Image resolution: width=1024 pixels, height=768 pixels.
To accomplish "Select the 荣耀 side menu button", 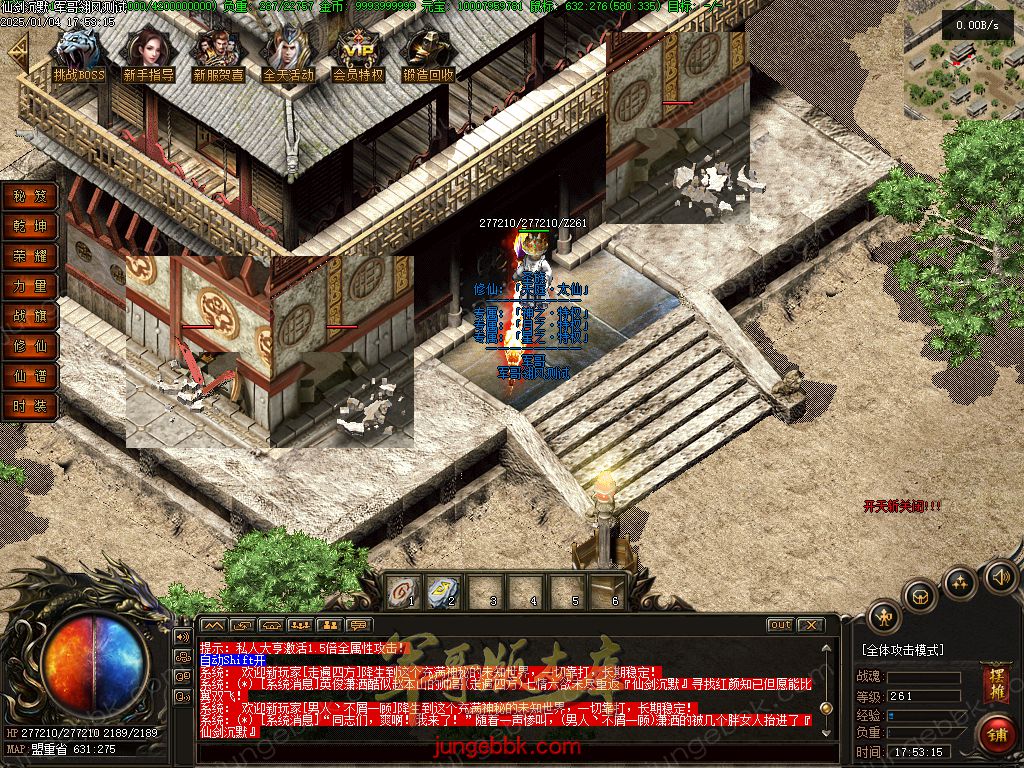I will (30, 256).
